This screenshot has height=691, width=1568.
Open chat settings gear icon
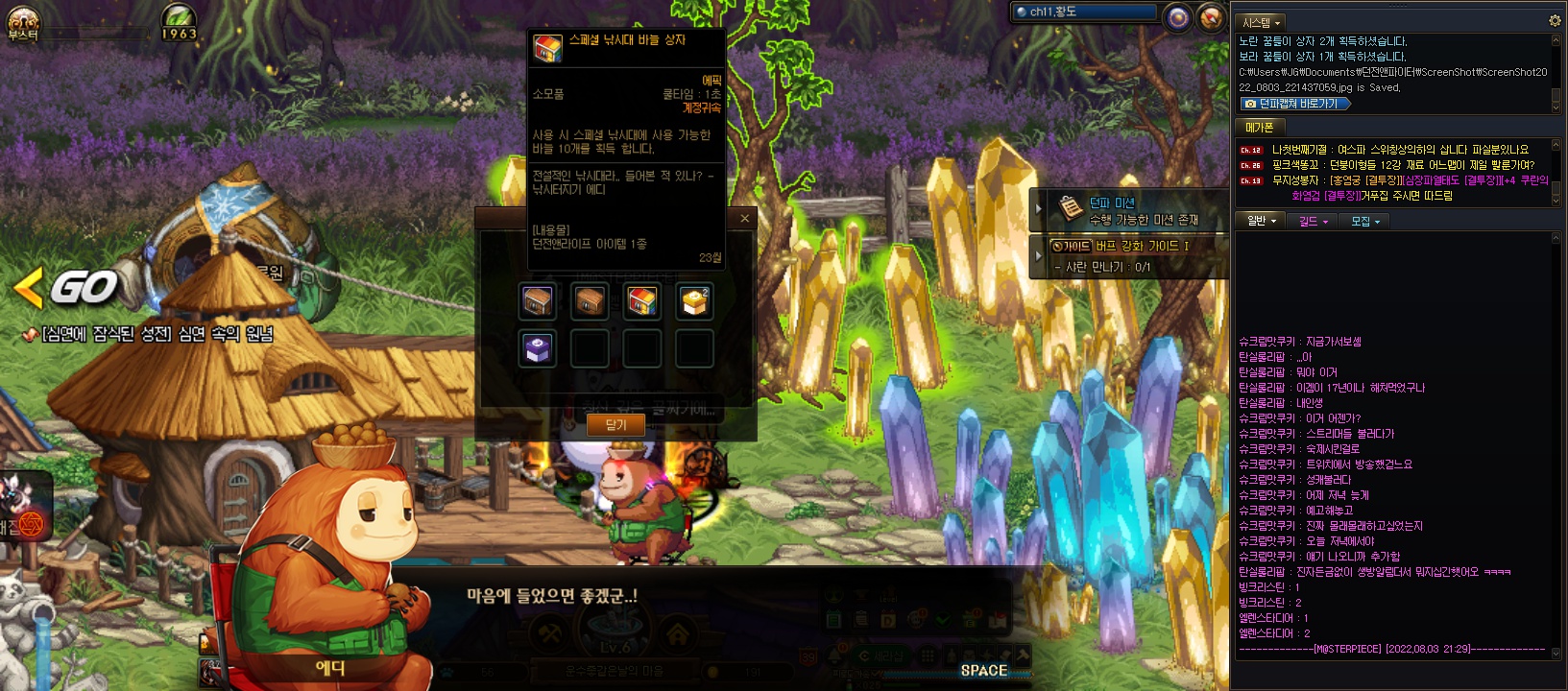click(1555, 21)
